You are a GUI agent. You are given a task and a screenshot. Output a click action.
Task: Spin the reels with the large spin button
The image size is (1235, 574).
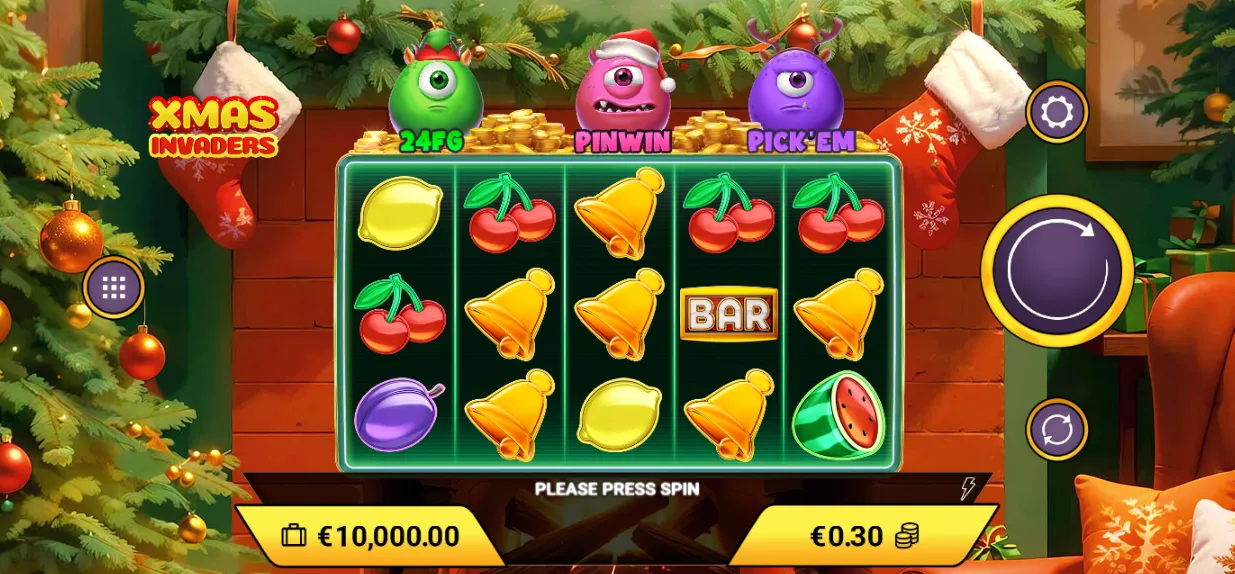pos(1057,270)
